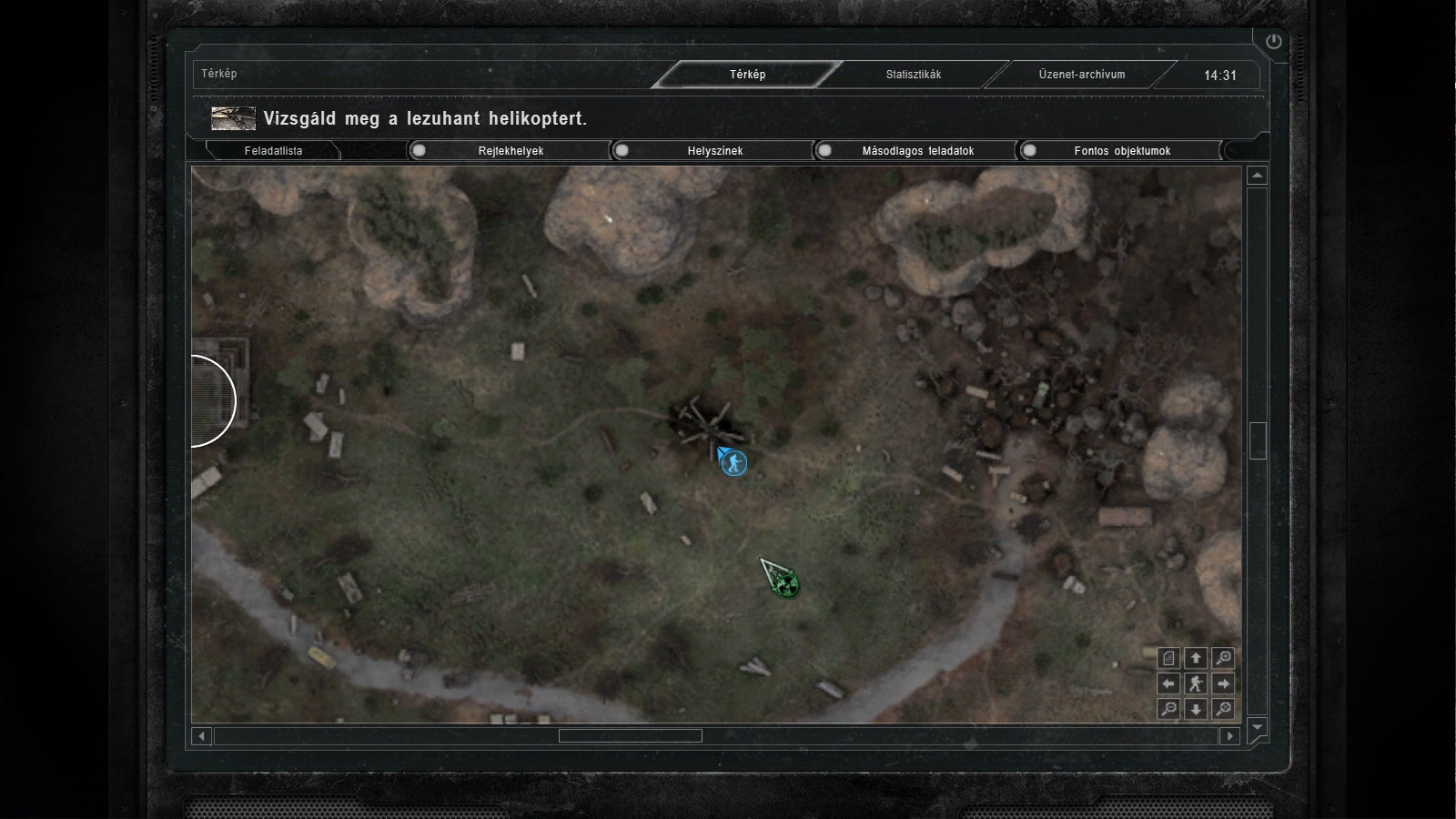Image resolution: width=1456 pixels, height=819 pixels.
Task: Center the map on the player figure
Action: pyautogui.click(x=1196, y=683)
